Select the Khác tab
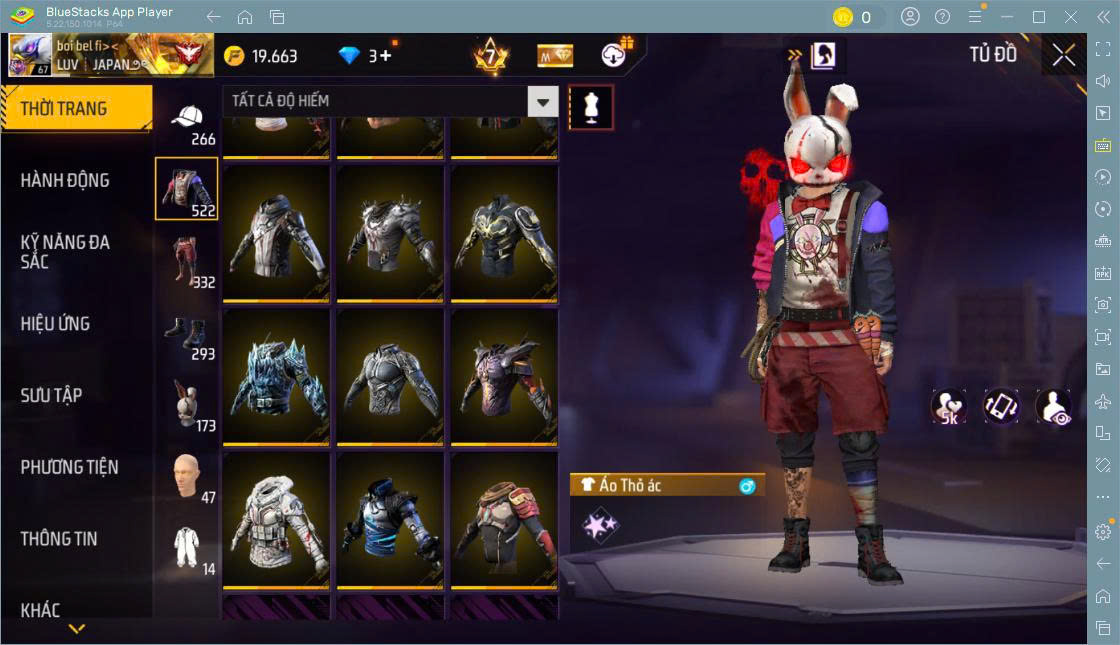 pyautogui.click(x=41, y=610)
